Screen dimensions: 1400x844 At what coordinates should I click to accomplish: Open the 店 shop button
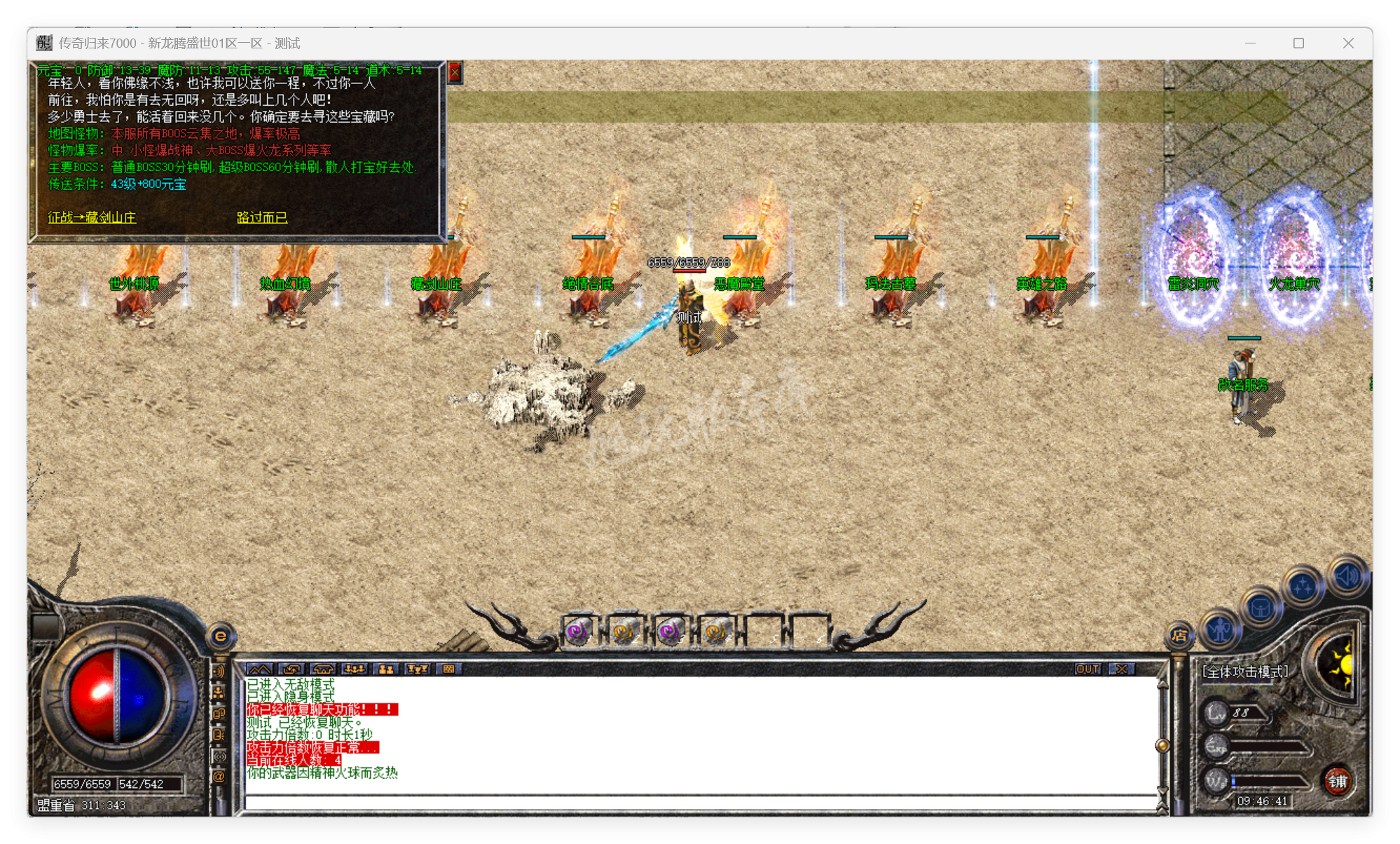[x=1179, y=635]
